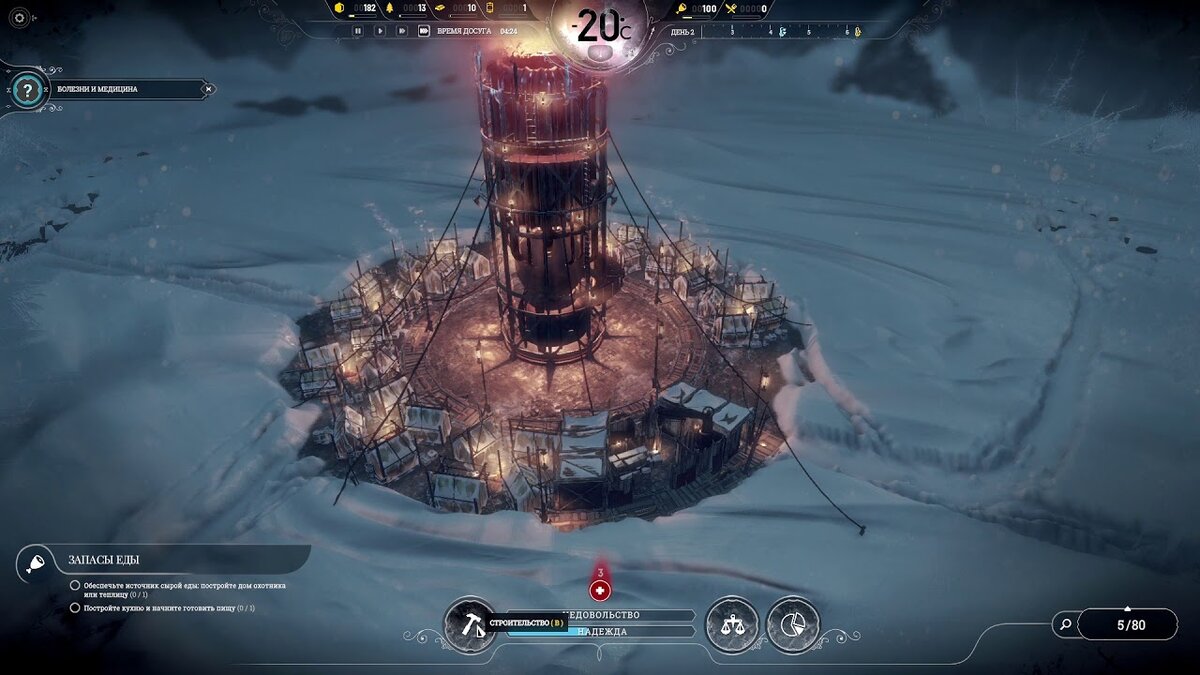
Task: Set game speed to normal play
Action: click(380, 31)
